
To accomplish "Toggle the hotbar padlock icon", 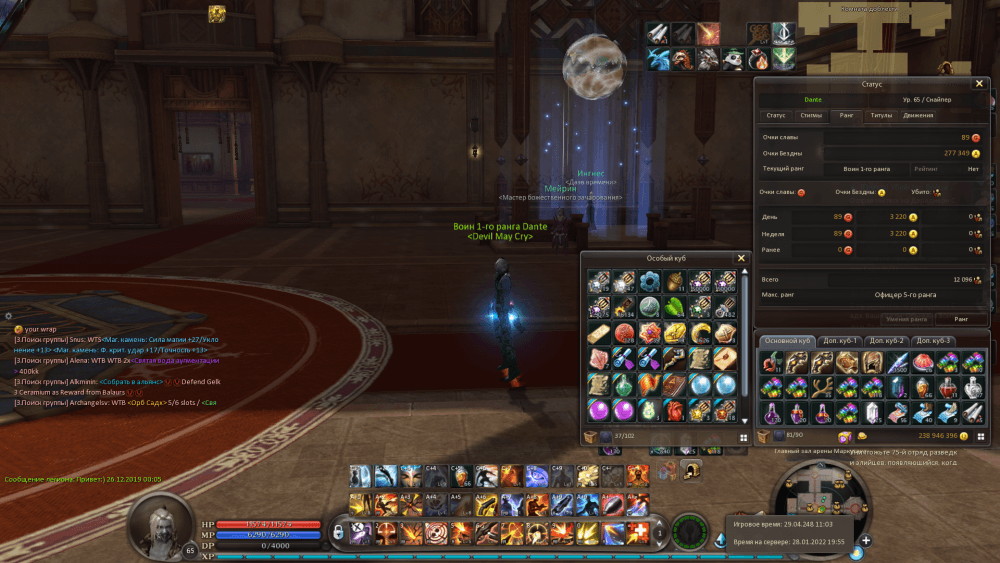I will 339,531.
